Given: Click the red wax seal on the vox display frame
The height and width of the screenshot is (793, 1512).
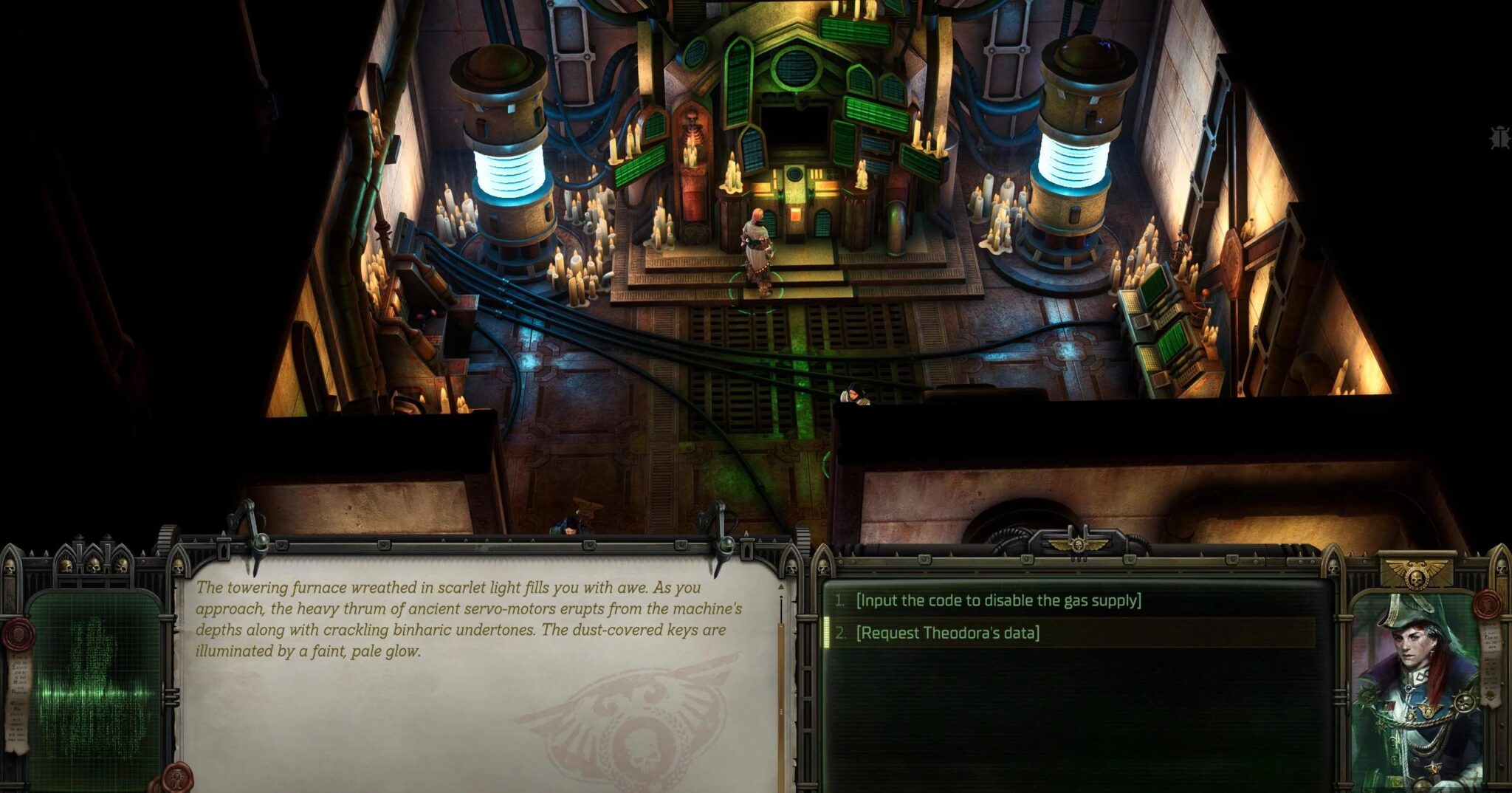Looking at the screenshot, I should [x=18, y=635].
